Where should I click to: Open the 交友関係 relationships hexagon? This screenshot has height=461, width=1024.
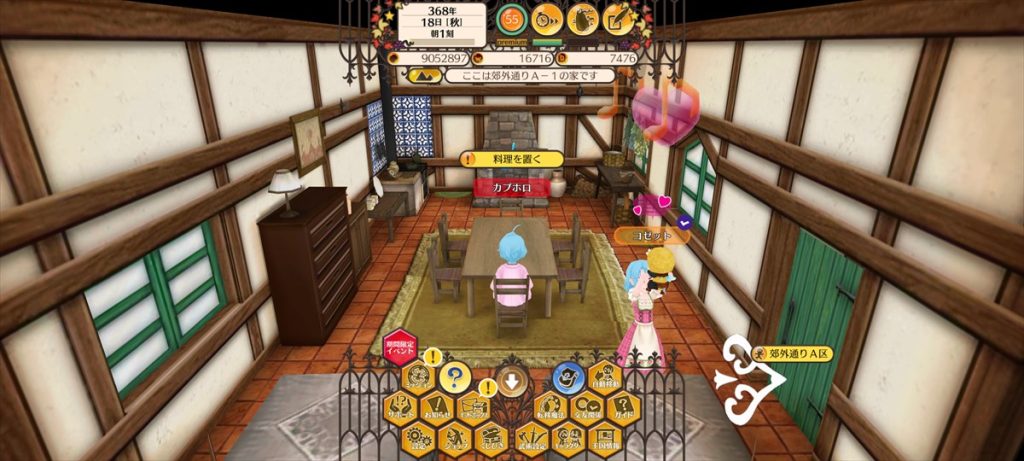click(586, 409)
